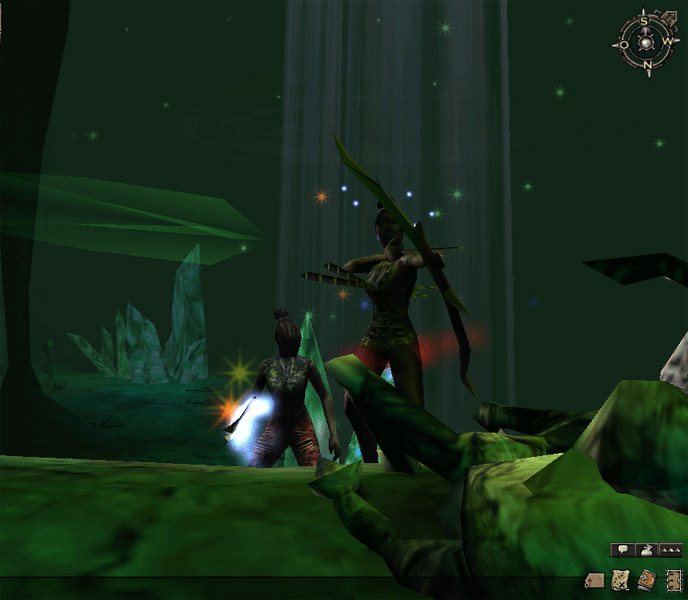Viewport: 688px width, 600px height.
Task: Open the brown journal book
Action: pyautogui.click(x=646, y=579)
